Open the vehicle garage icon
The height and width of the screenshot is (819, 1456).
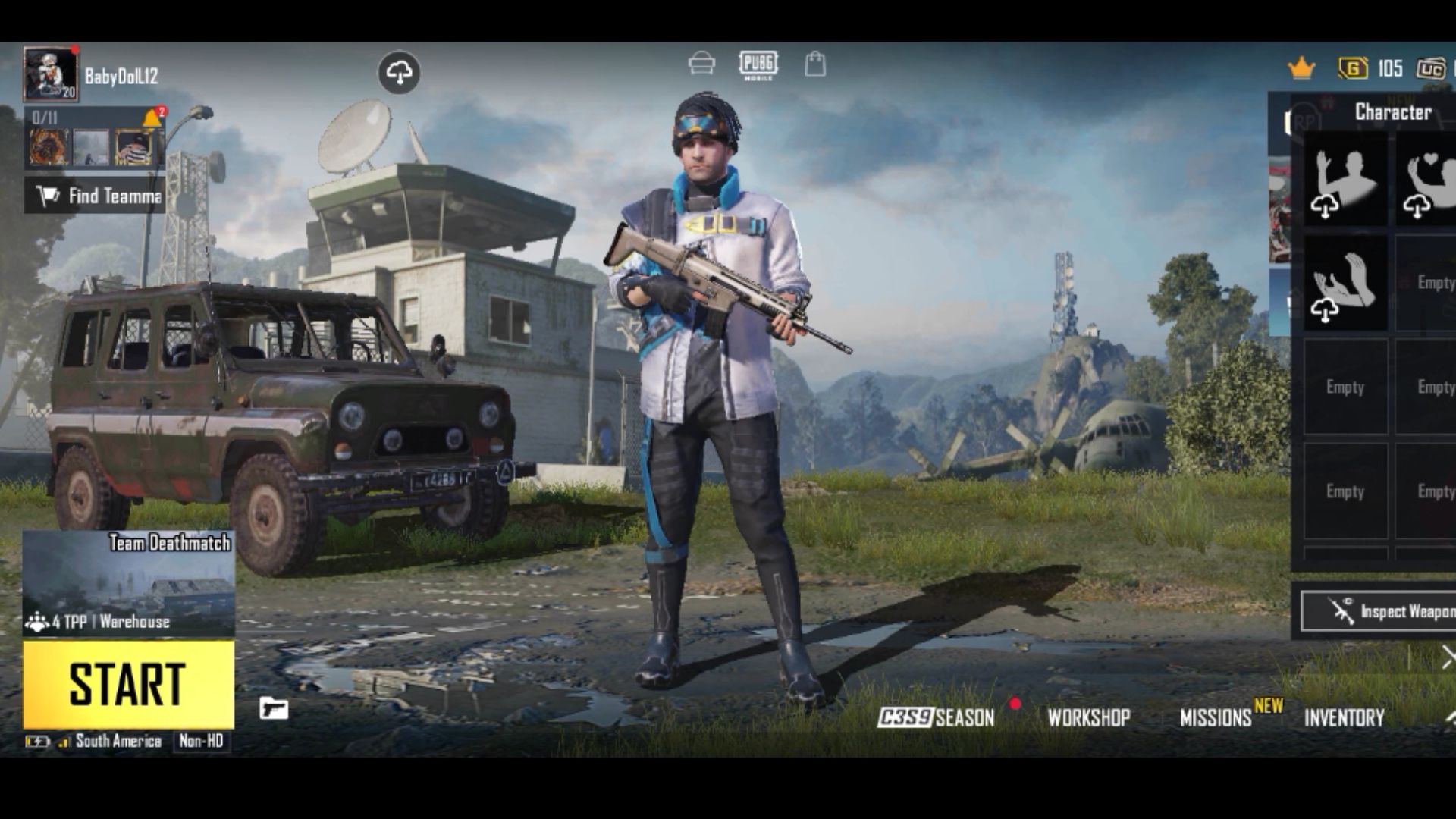click(701, 64)
